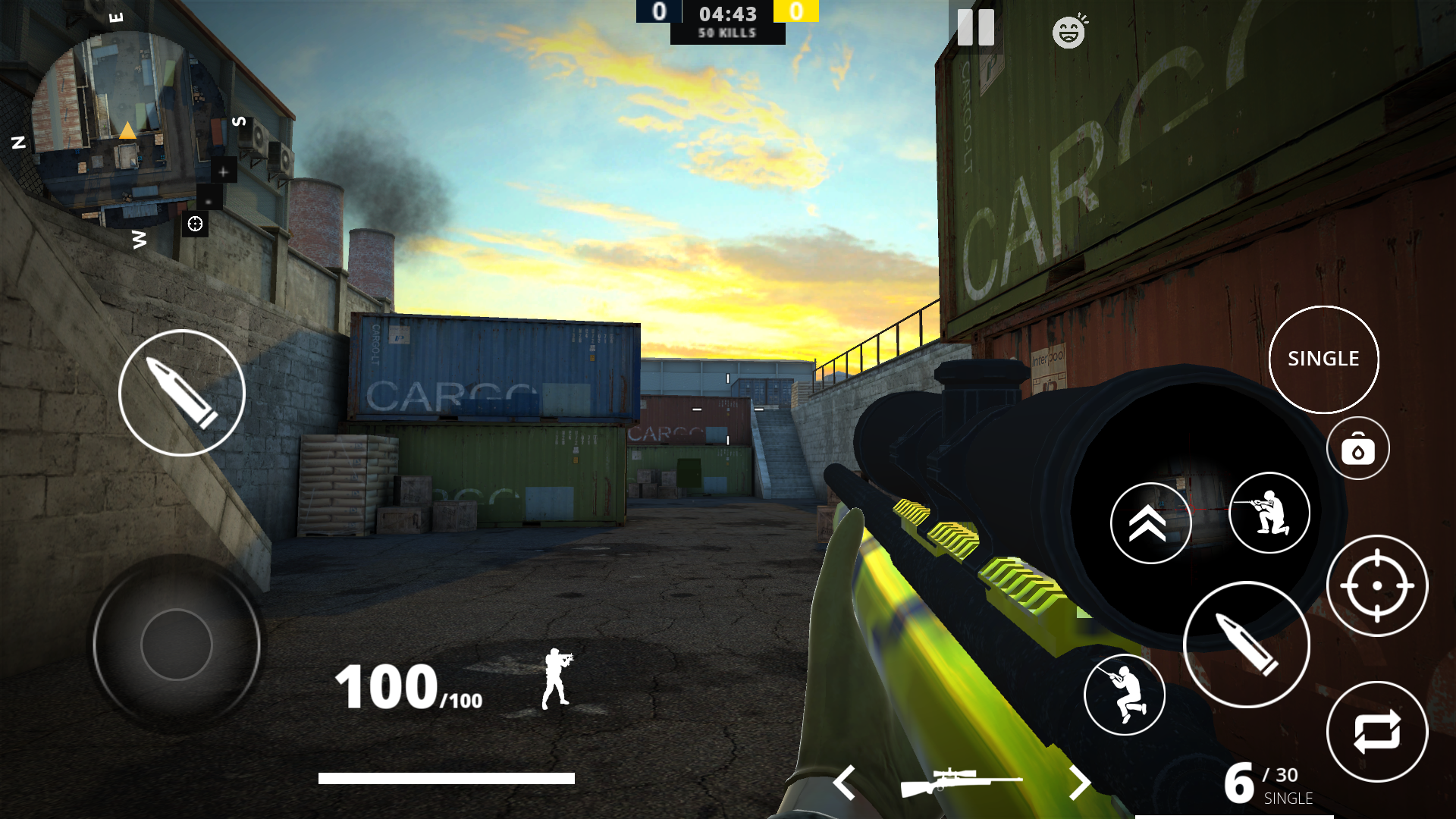Viewport: 1456px width, 819px height.
Task: Reload with the looping arrows button
Action: point(1376,732)
